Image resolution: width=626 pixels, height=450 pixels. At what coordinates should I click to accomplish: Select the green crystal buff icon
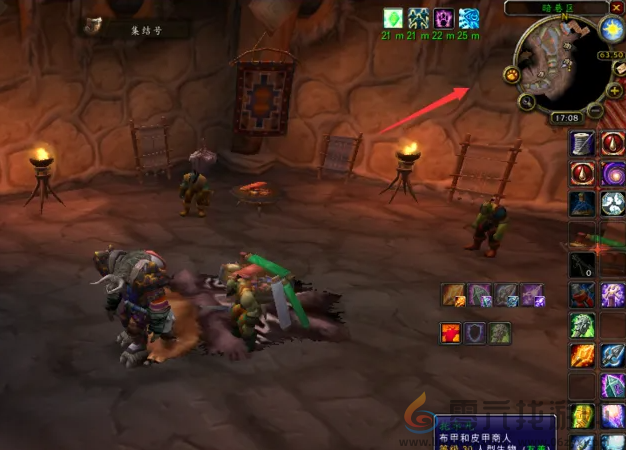392,19
